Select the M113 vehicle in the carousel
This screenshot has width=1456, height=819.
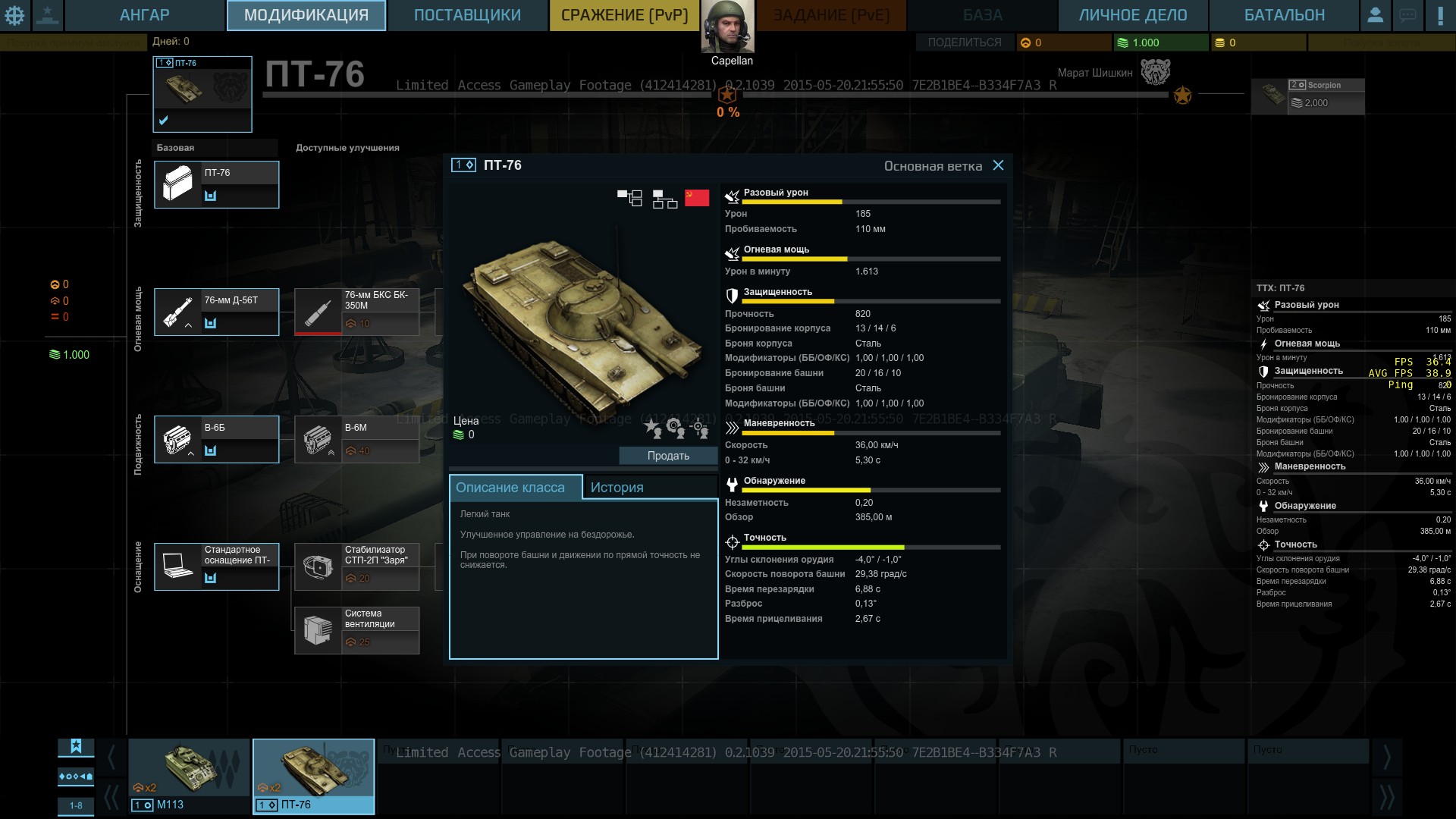click(x=189, y=776)
